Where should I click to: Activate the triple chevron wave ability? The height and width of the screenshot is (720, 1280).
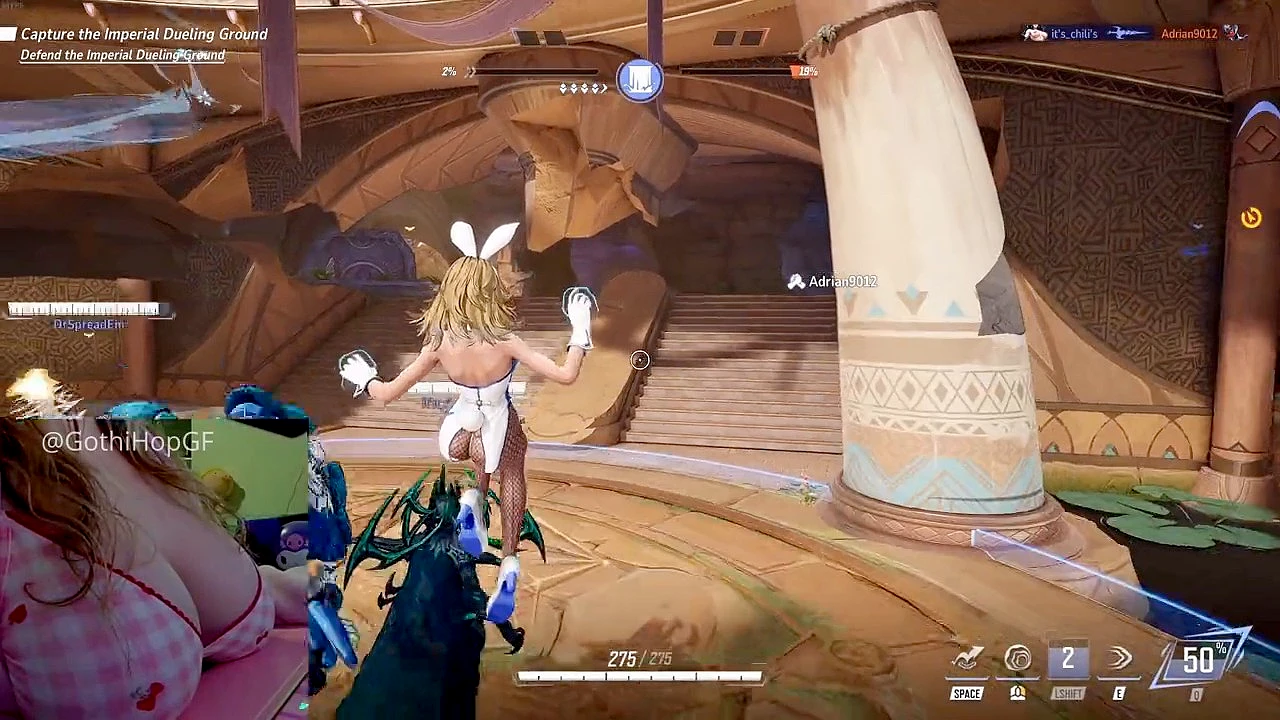[x=1119, y=660]
